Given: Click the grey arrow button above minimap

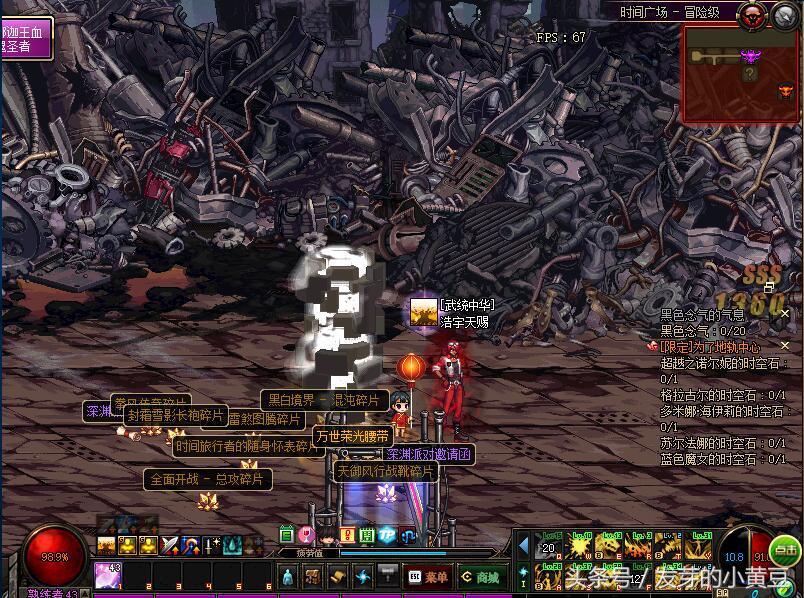Looking at the screenshot, I should tap(784, 14).
